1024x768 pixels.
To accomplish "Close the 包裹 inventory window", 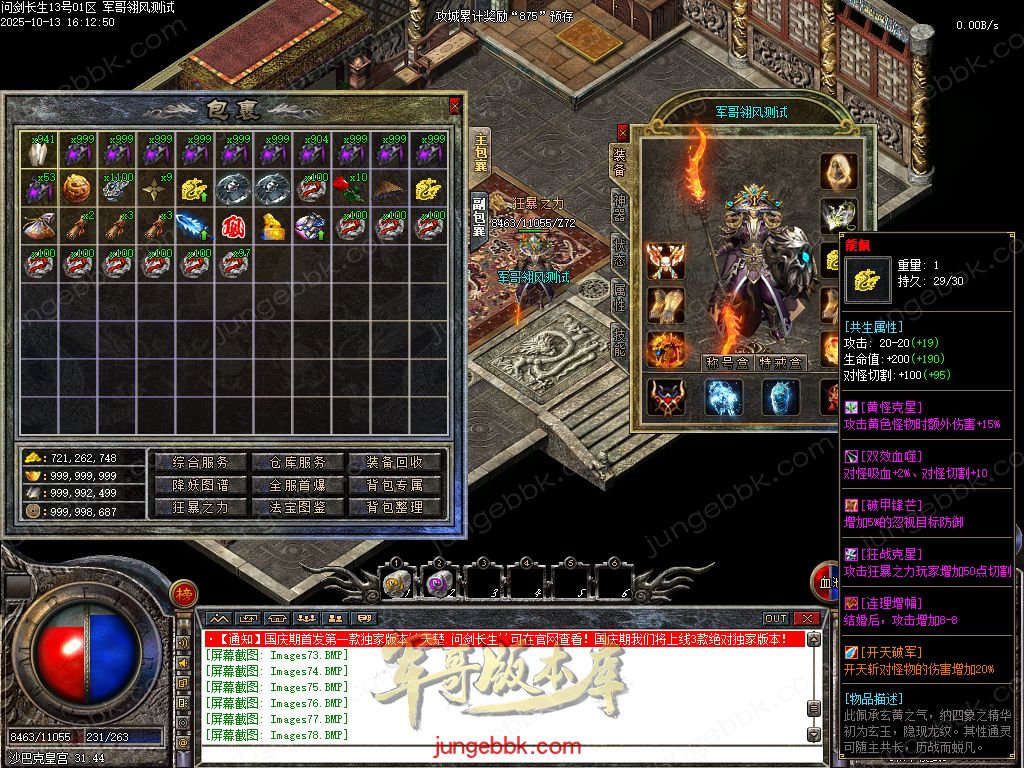I will [455, 104].
